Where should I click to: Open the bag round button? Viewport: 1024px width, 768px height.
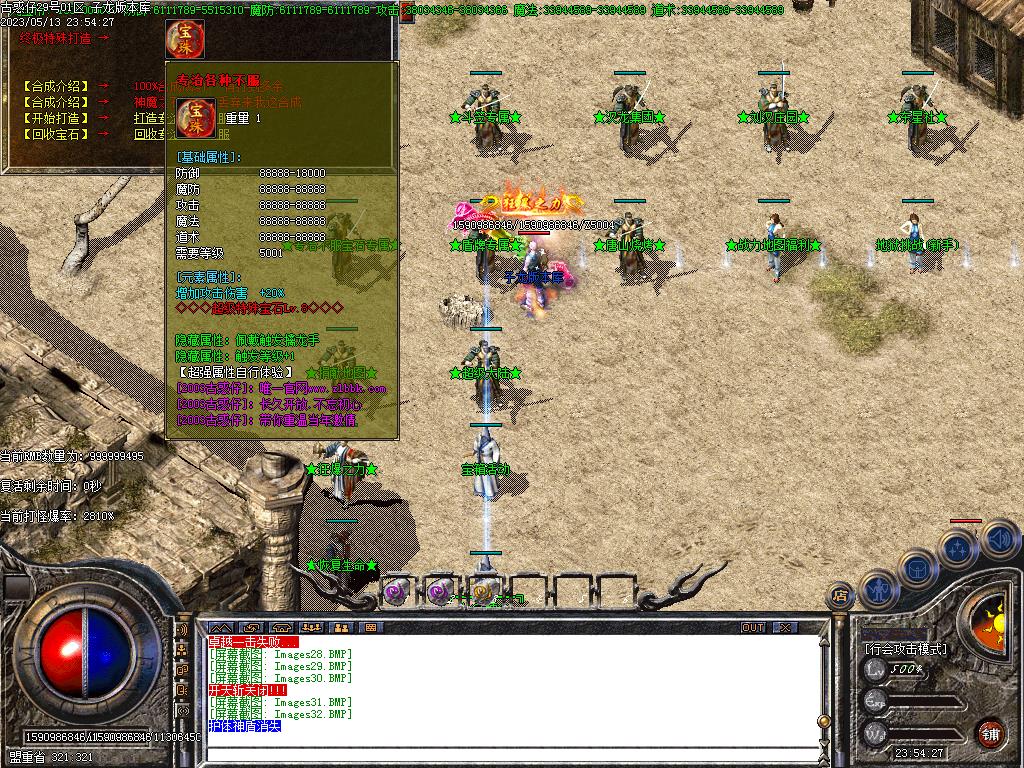pyautogui.click(x=916, y=568)
